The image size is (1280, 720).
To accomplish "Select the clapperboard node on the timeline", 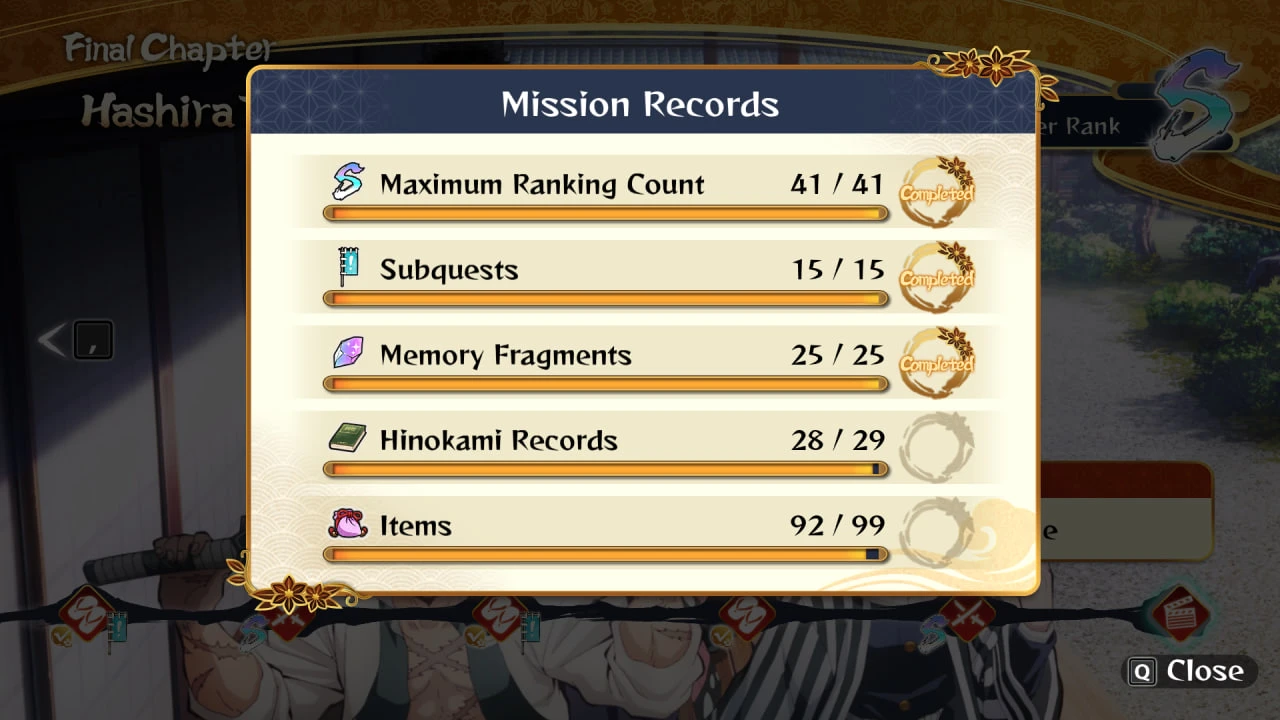I will (1180, 612).
